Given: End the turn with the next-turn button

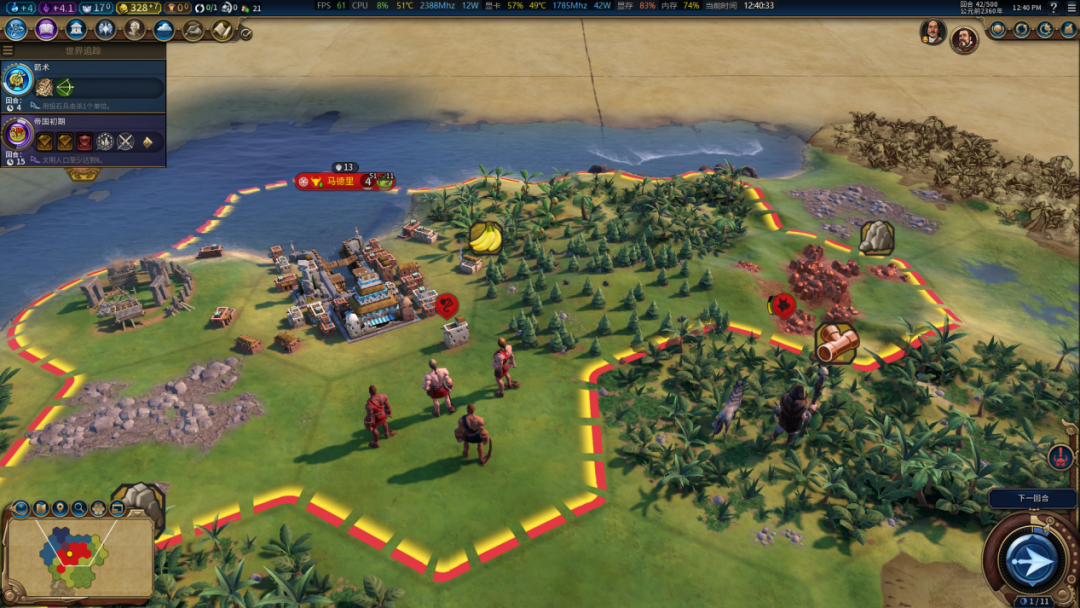Looking at the screenshot, I should coord(1030,559).
